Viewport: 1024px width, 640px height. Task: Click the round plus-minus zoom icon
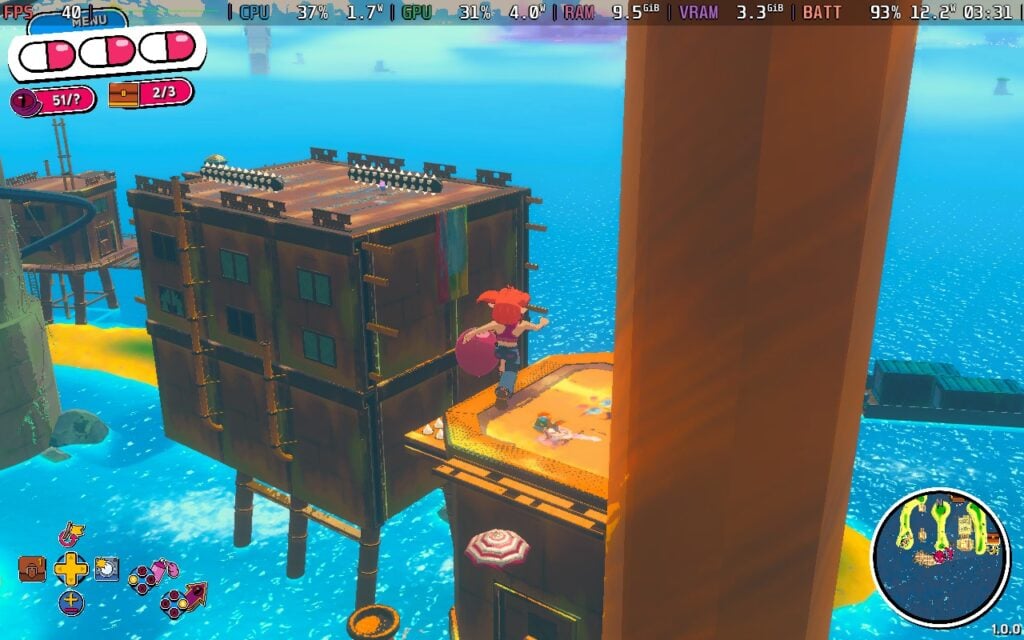tap(71, 602)
